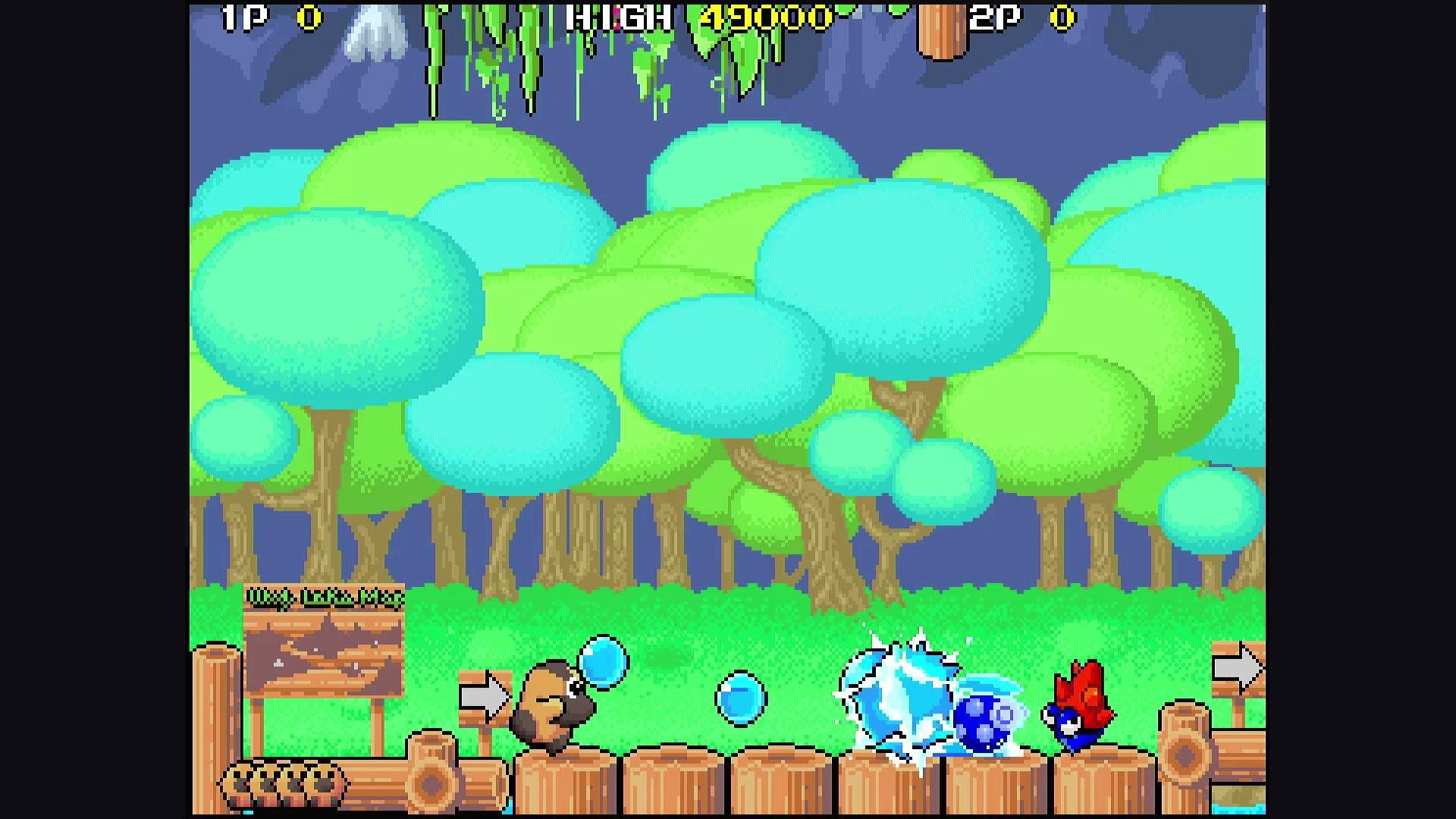Click the 1P score showing zero
The image size is (1456, 819).
pyautogui.click(x=311, y=17)
